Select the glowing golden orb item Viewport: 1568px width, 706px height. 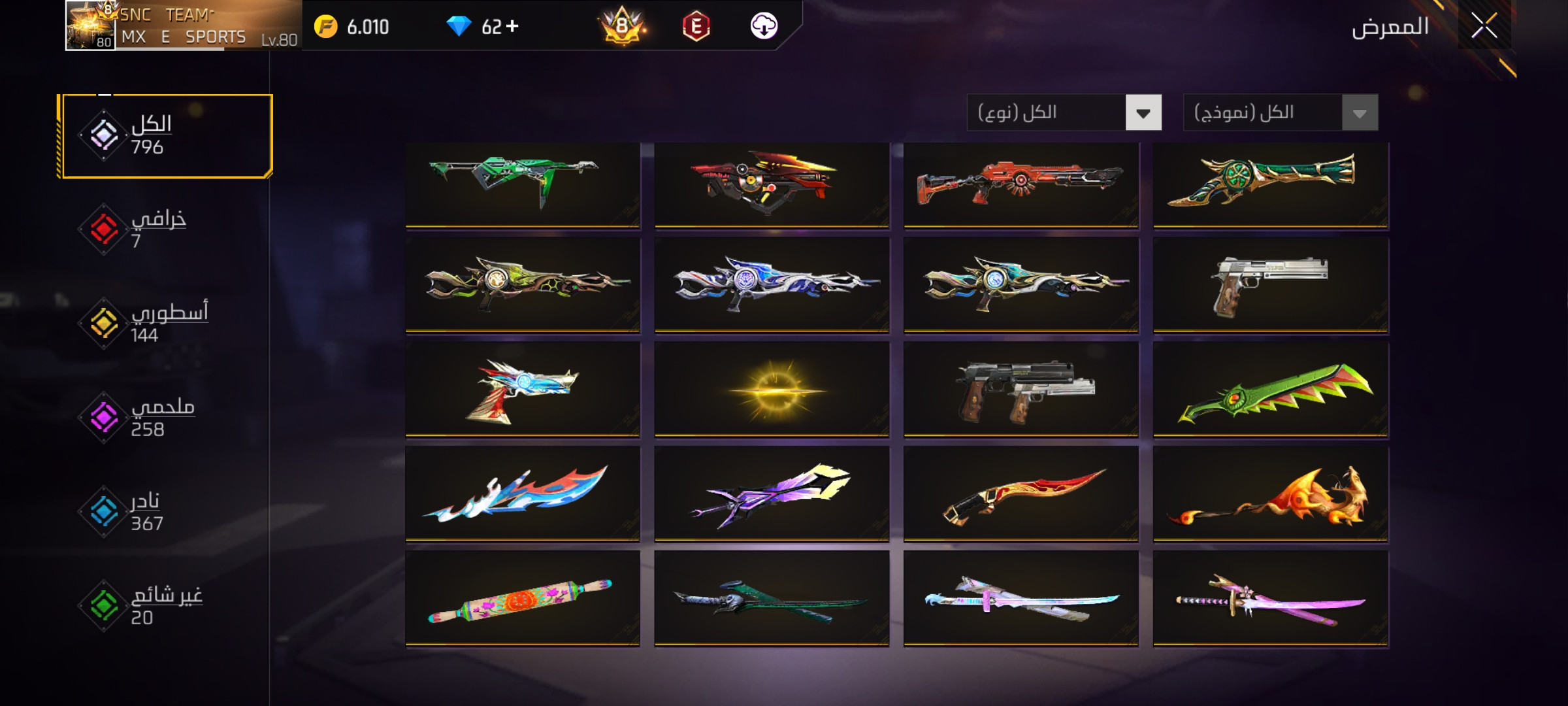pyautogui.click(x=772, y=390)
